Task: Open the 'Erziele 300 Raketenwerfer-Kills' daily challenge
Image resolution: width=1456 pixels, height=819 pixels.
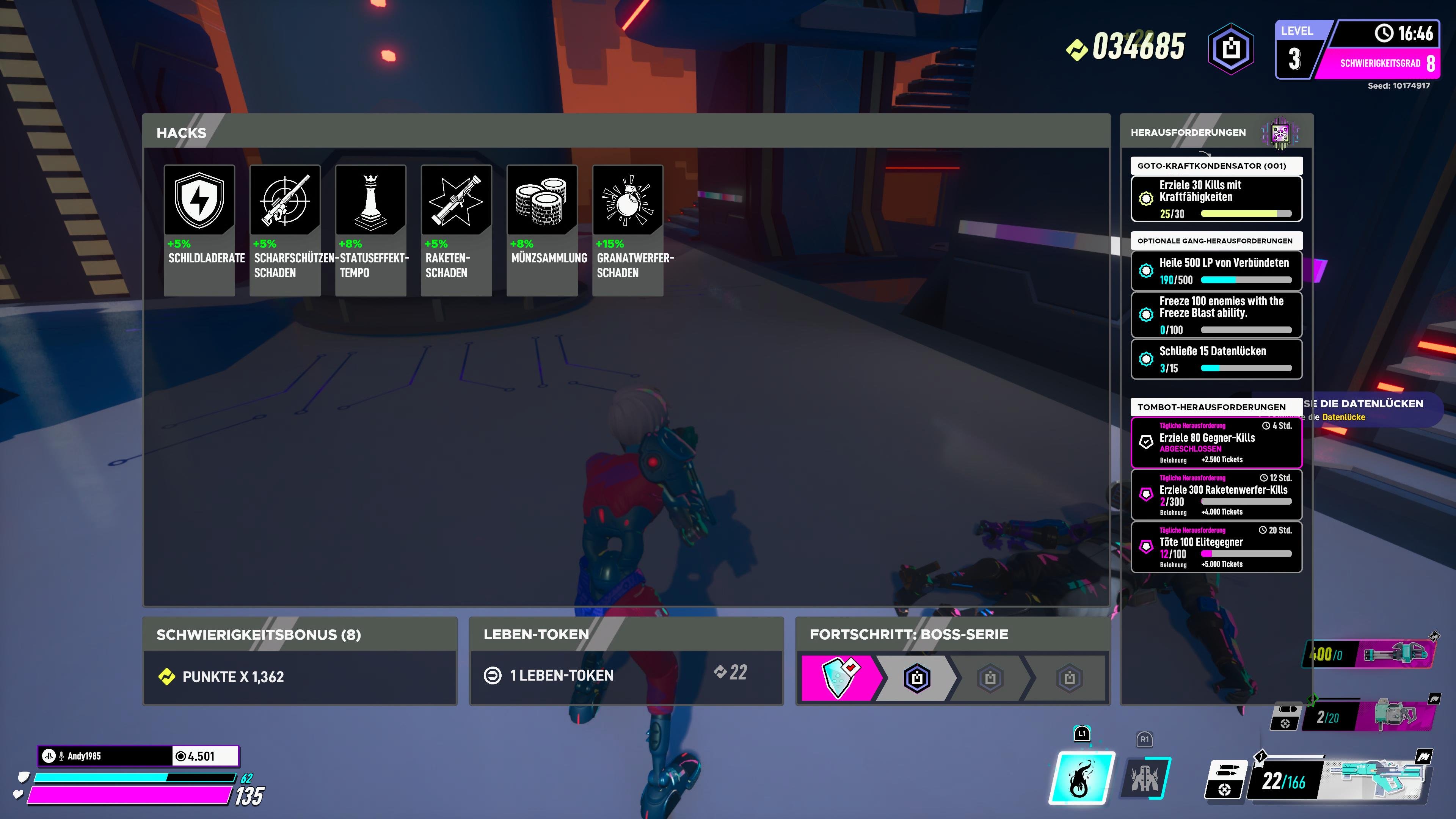Action: click(x=1216, y=494)
